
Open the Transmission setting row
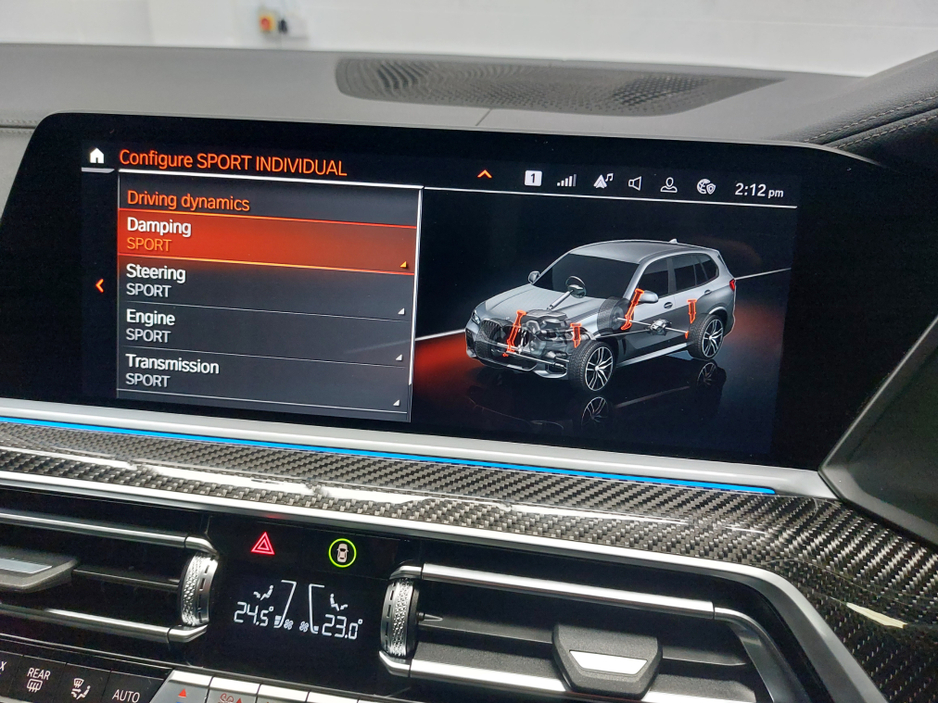[x=265, y=372]
